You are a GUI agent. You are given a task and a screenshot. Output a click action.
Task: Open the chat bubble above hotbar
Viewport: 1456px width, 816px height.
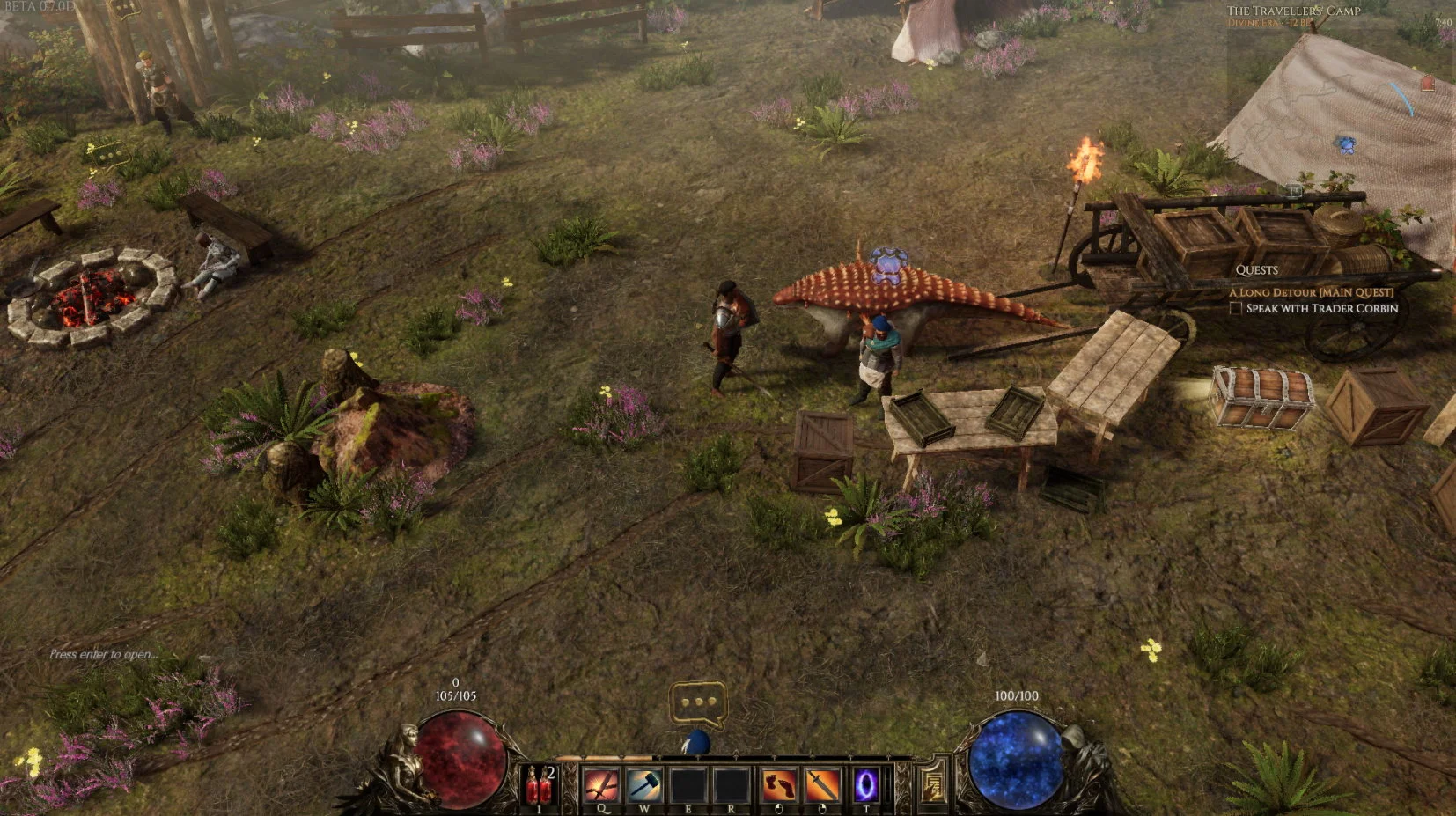(698, 703)
